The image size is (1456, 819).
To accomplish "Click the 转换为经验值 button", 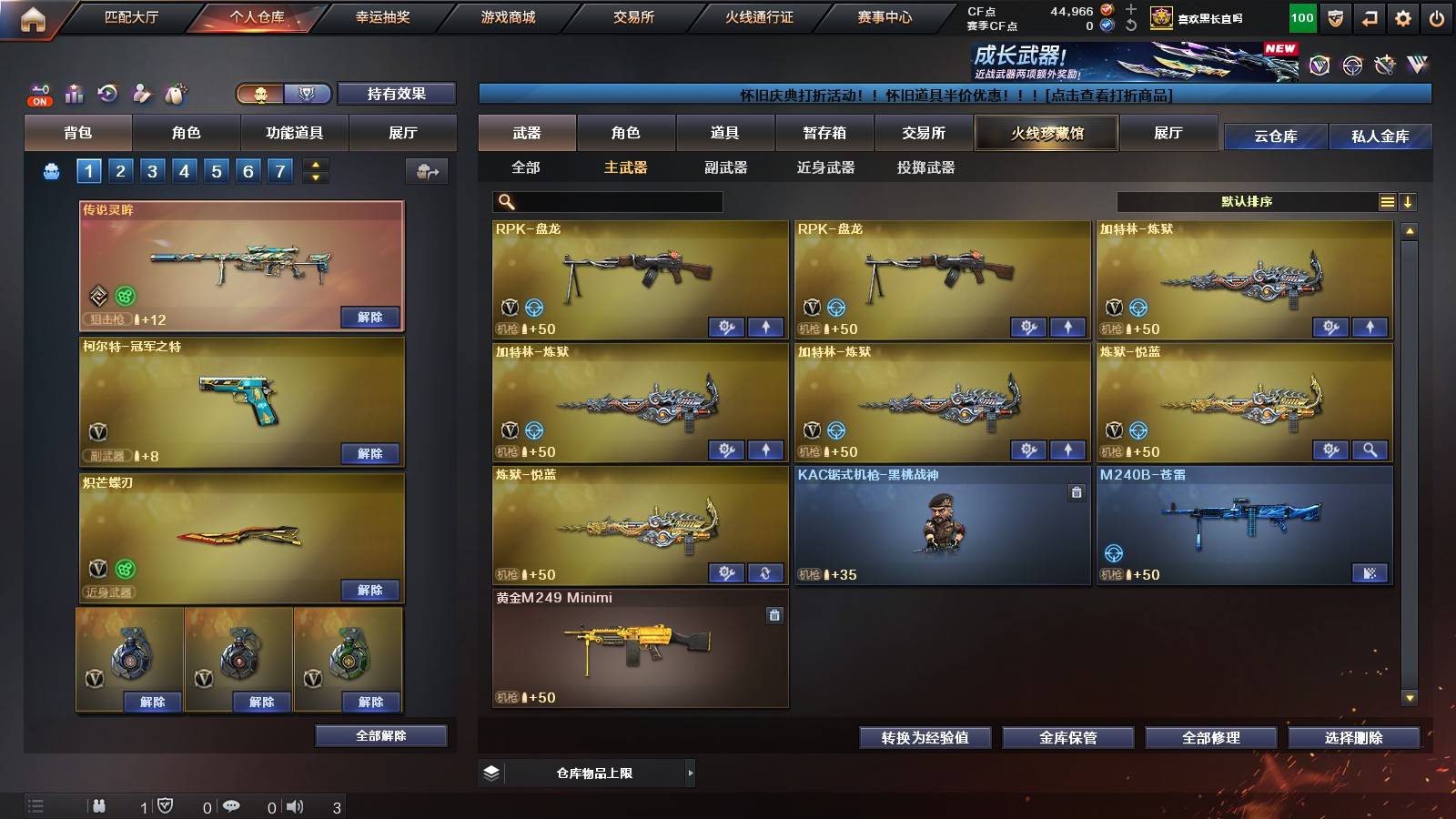I will 925,738.
